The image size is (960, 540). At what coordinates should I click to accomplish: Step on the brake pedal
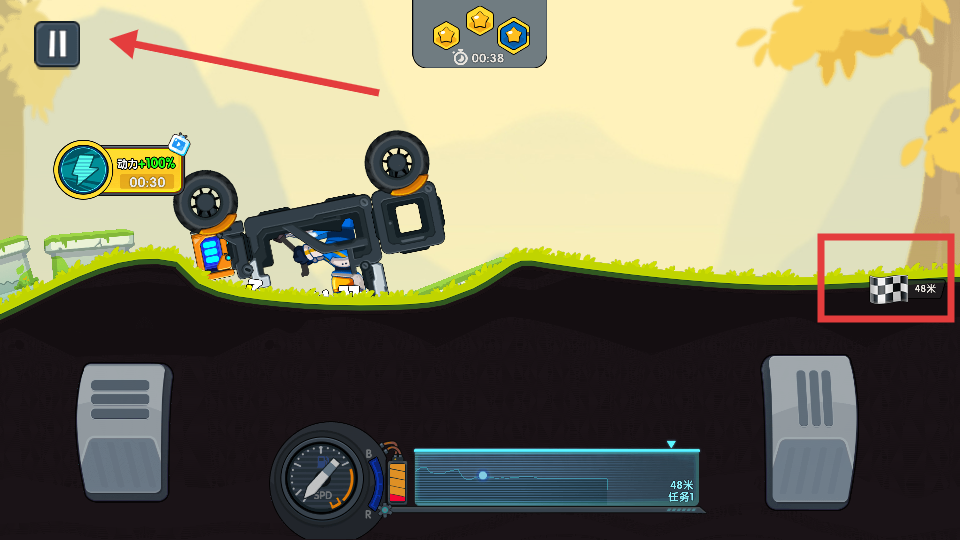tap(123, 430)
